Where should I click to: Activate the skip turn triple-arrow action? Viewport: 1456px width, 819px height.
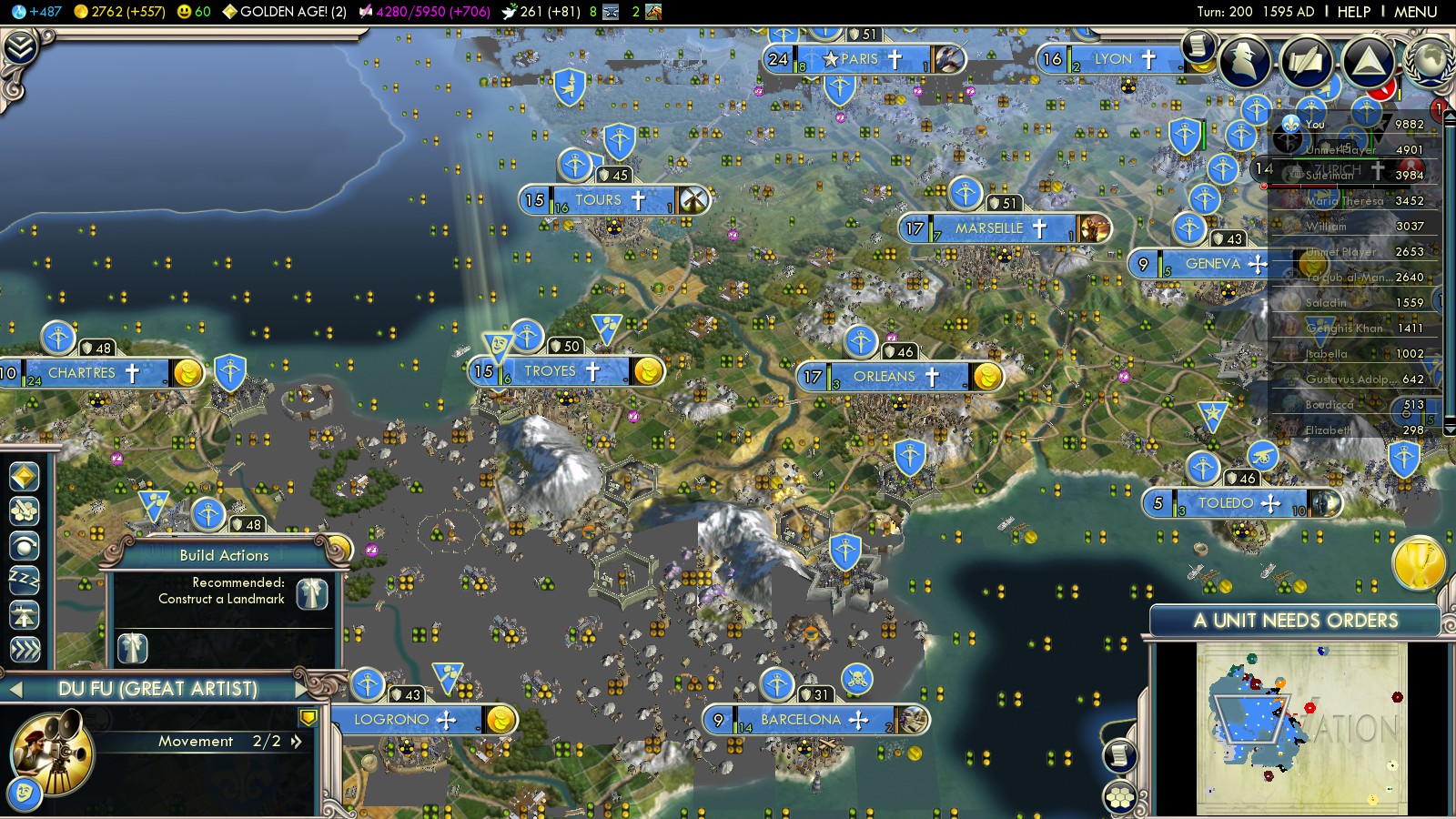[25, 649]
